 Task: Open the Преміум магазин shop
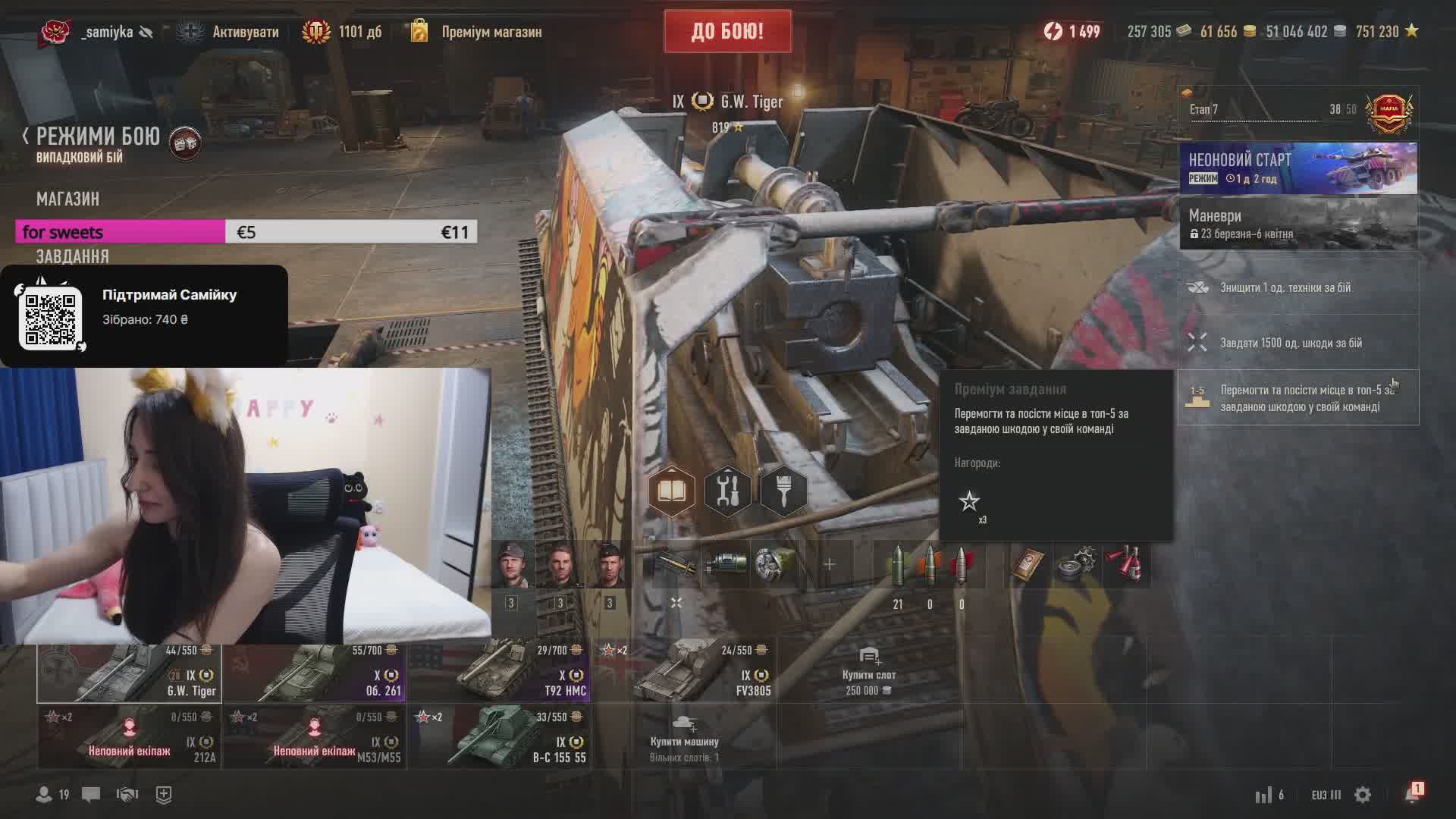point(491,32)
